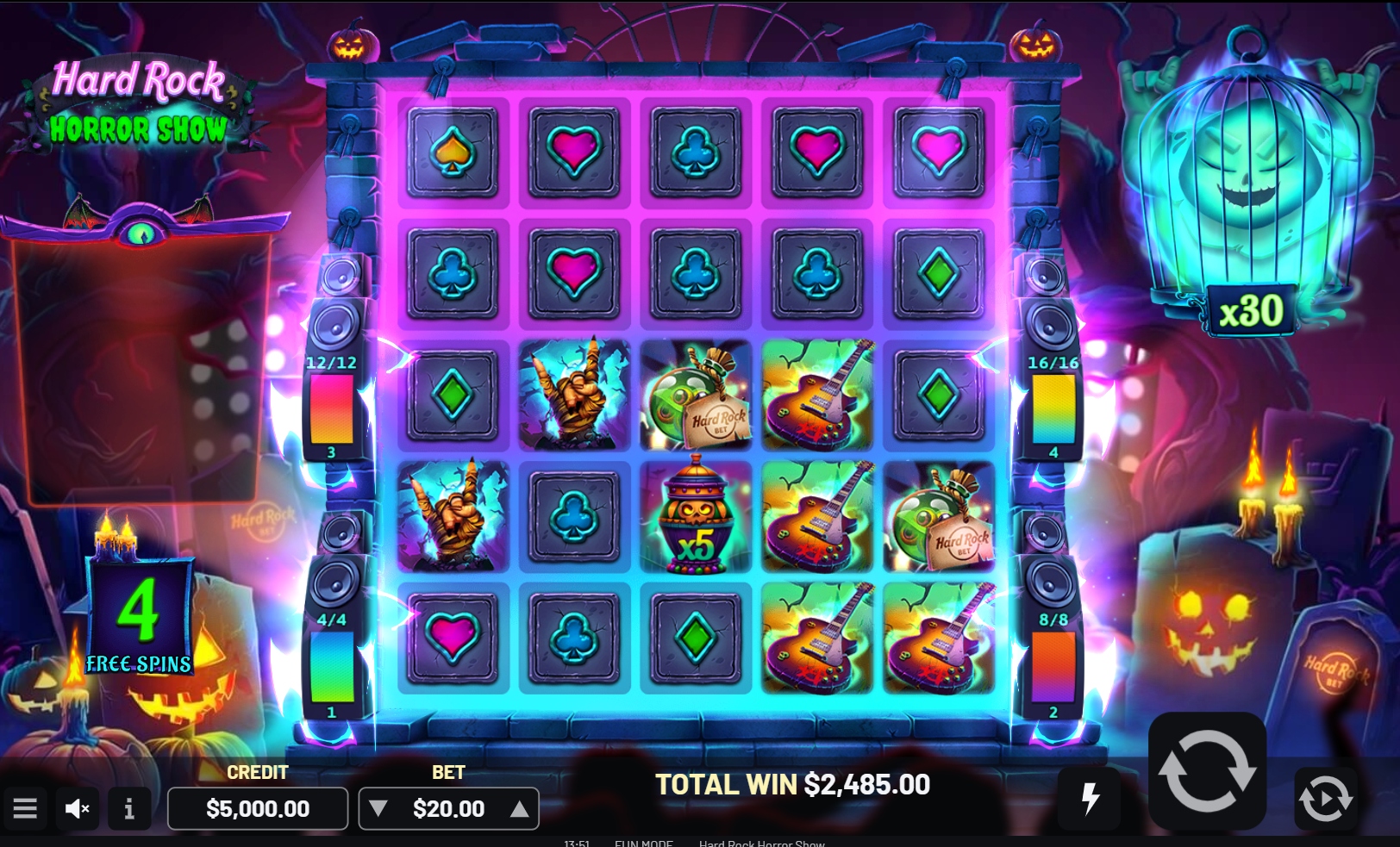Open the autoplay settings button
Screen dimensions: 1400x847
1325,798
